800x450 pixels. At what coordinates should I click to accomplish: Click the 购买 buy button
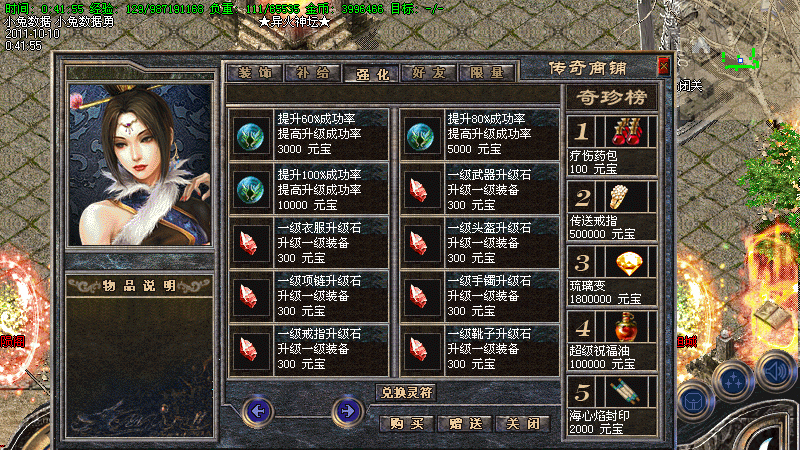(x=408, y=423)
